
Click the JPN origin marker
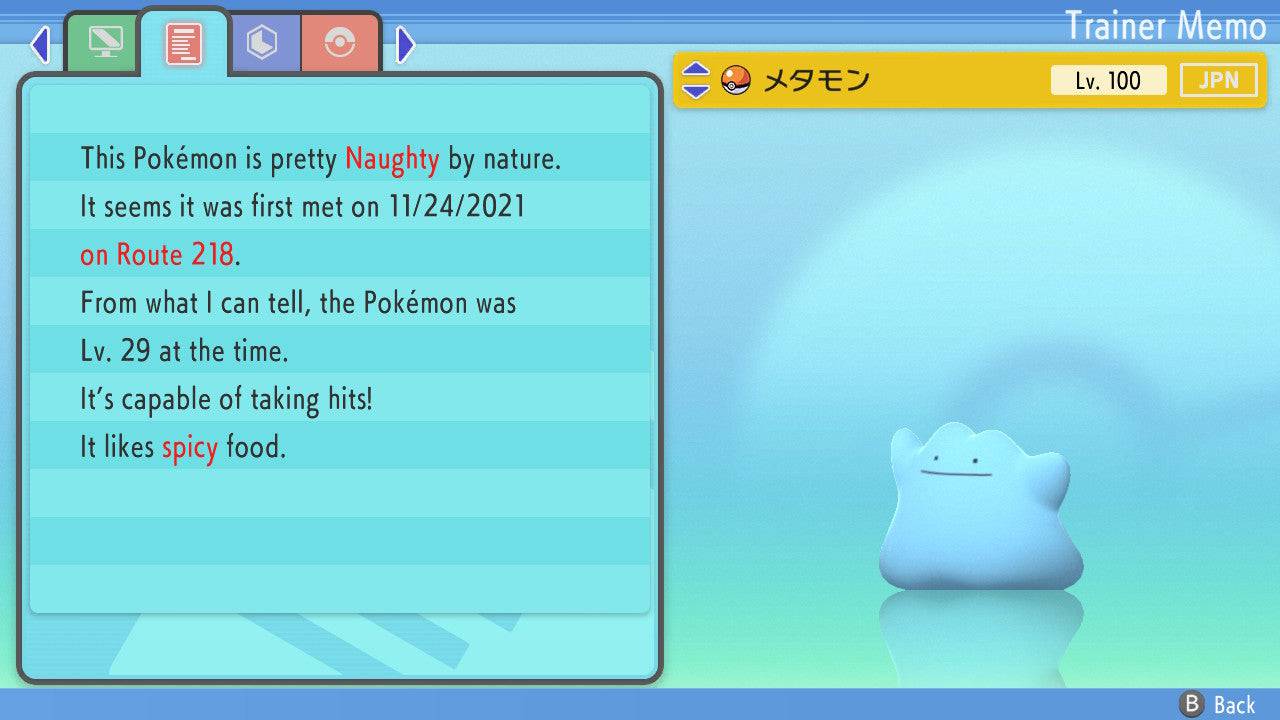pos(1218,80)
